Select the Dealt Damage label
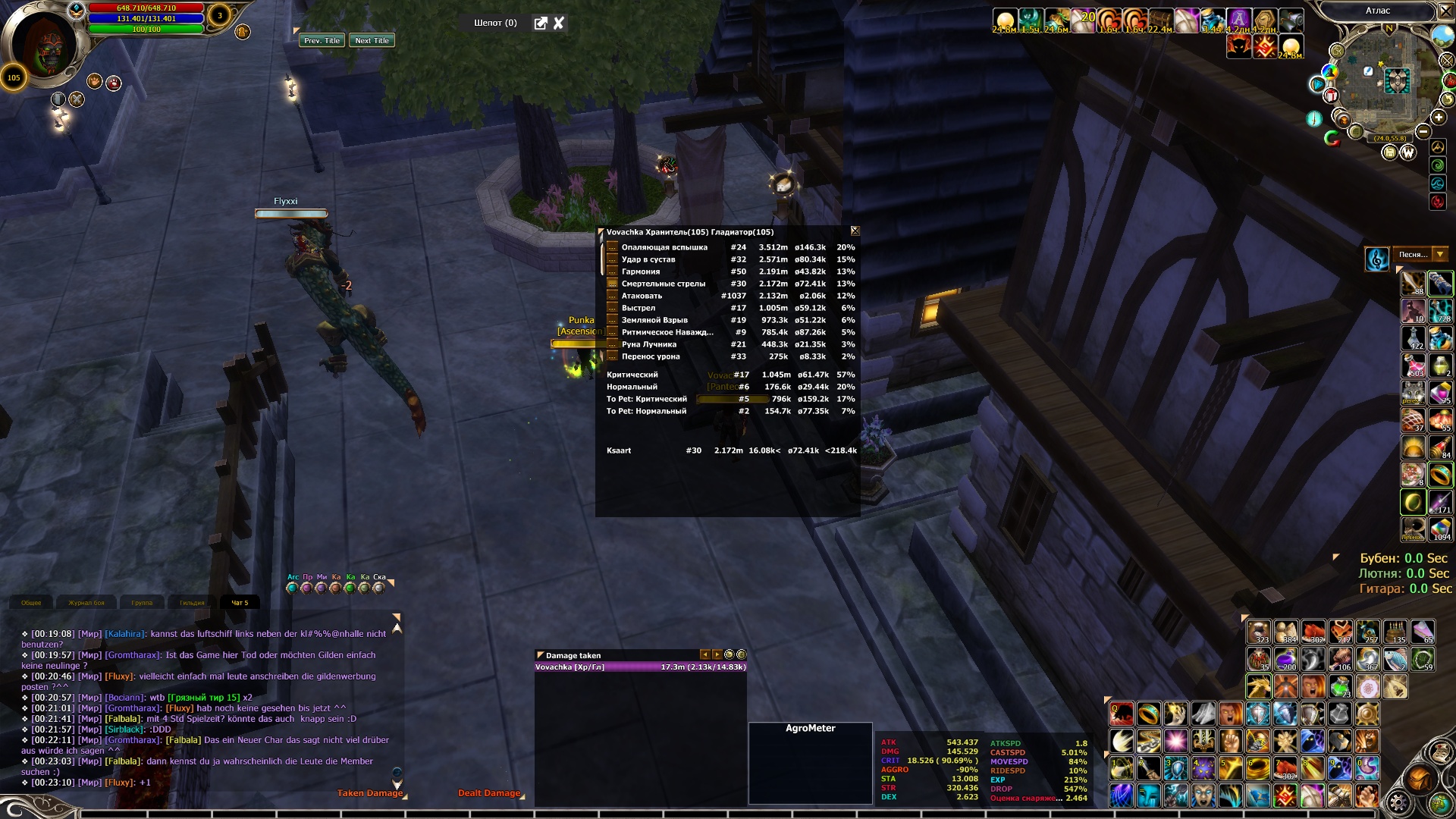 tap(489, 793)
